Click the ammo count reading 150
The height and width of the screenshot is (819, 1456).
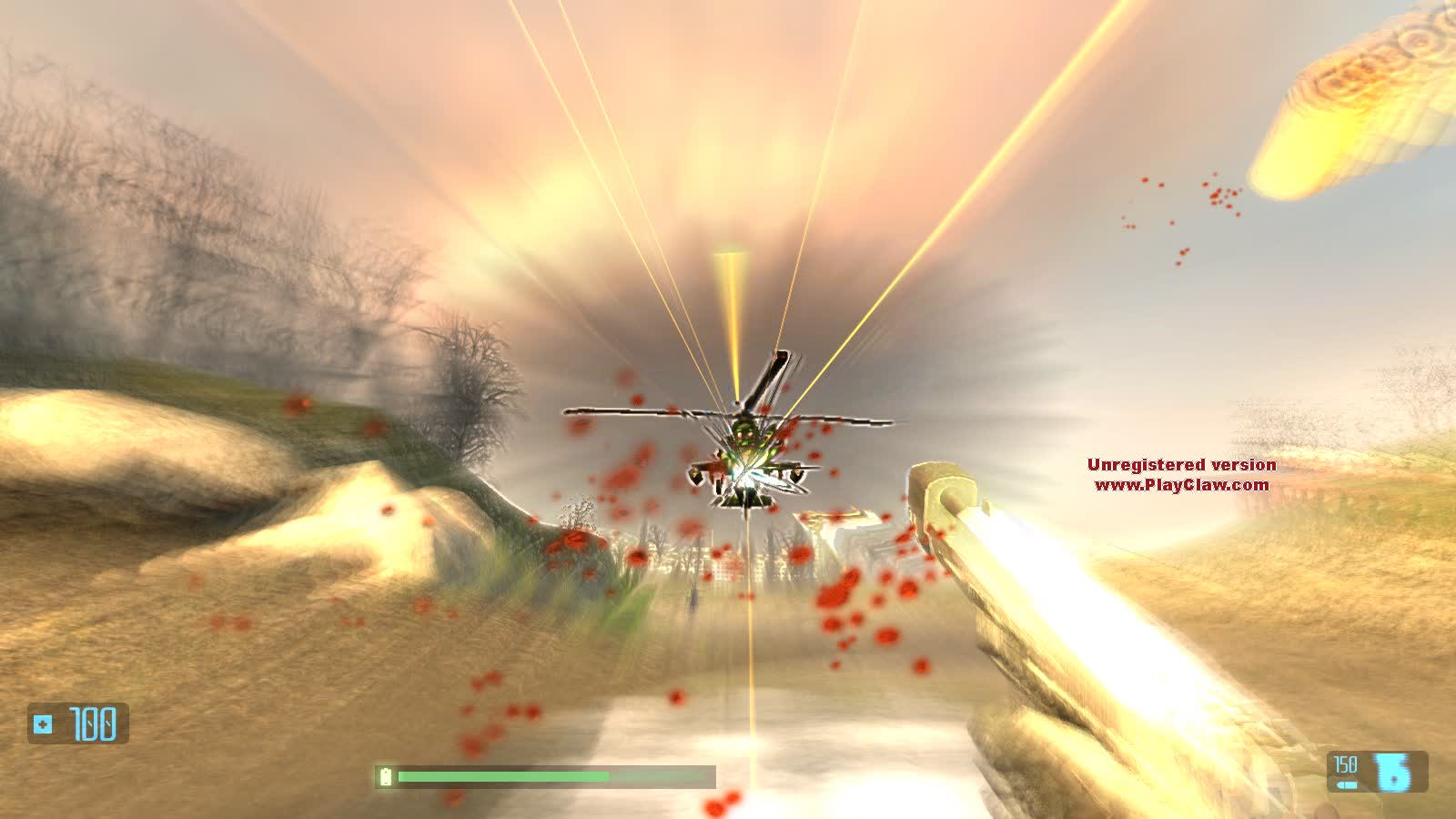tap(1344, 765)
